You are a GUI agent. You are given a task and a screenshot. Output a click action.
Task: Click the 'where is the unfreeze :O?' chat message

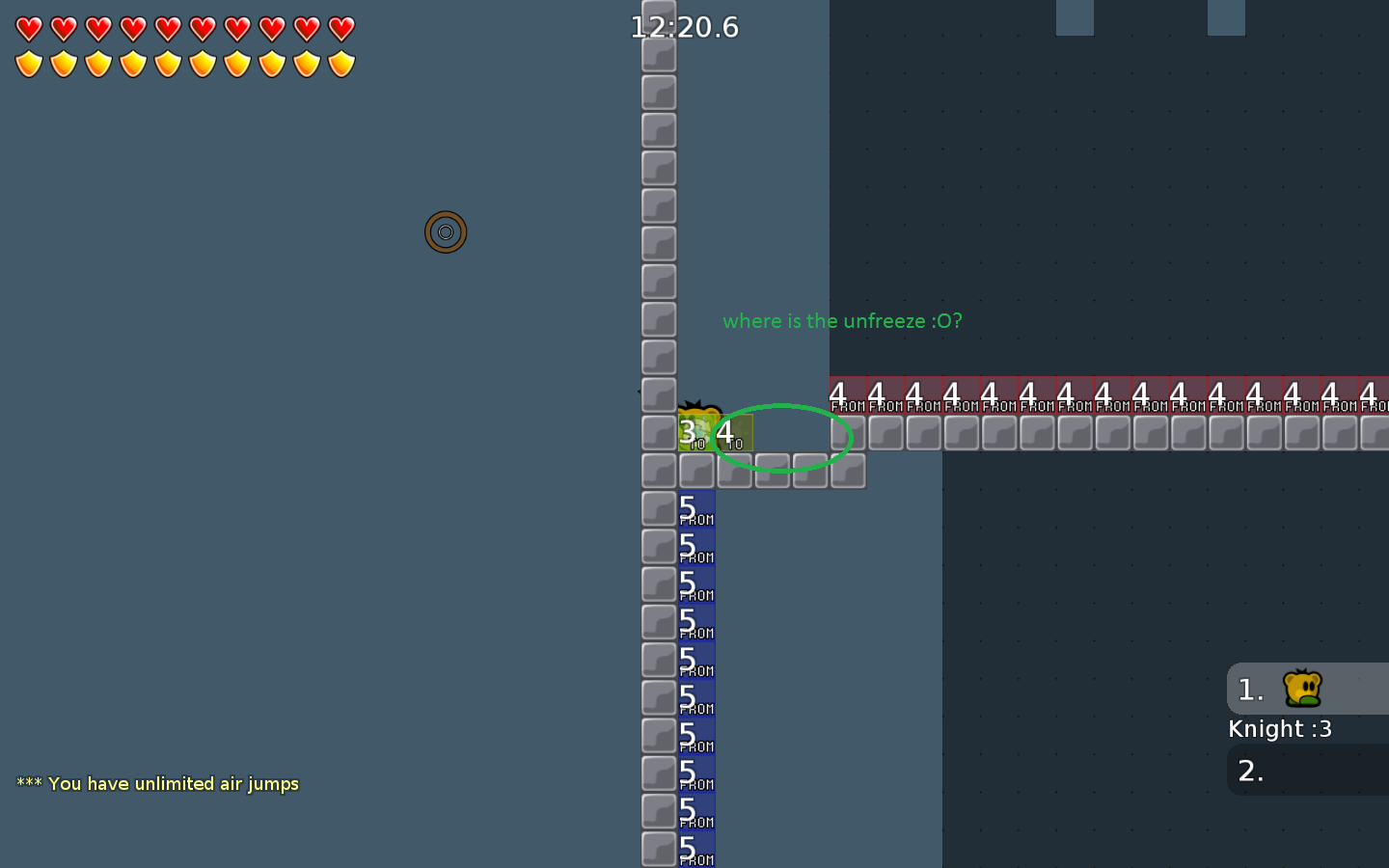[841, 320]
